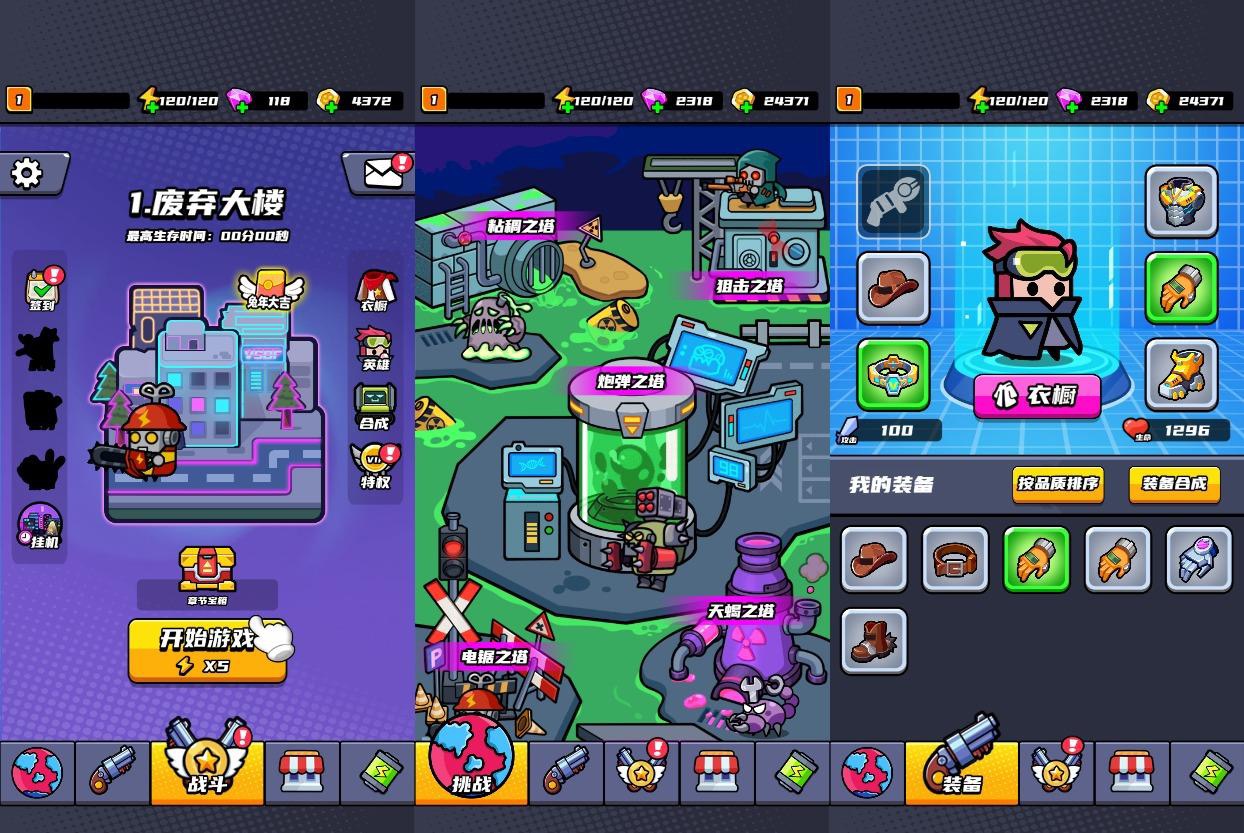Open the 英雄 hero menu
Viewport: 1244px width, 833px height.
pos(375,349)
